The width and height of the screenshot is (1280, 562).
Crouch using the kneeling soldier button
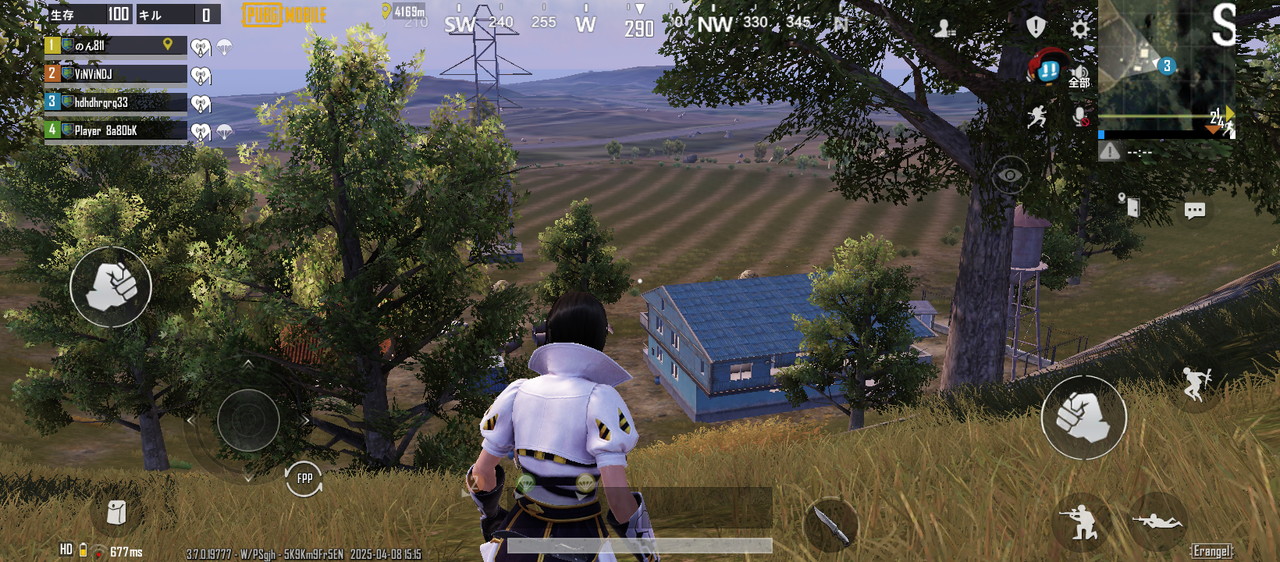1080,520
